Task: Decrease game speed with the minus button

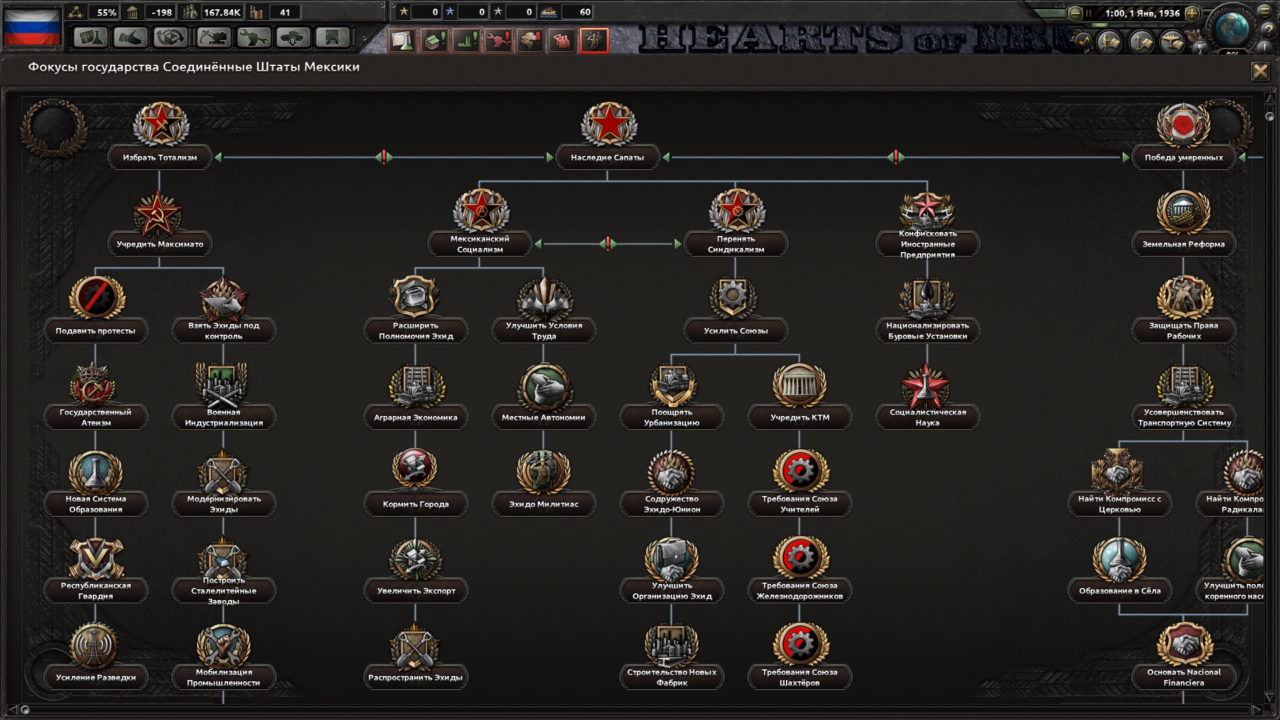Action: 1075,13
